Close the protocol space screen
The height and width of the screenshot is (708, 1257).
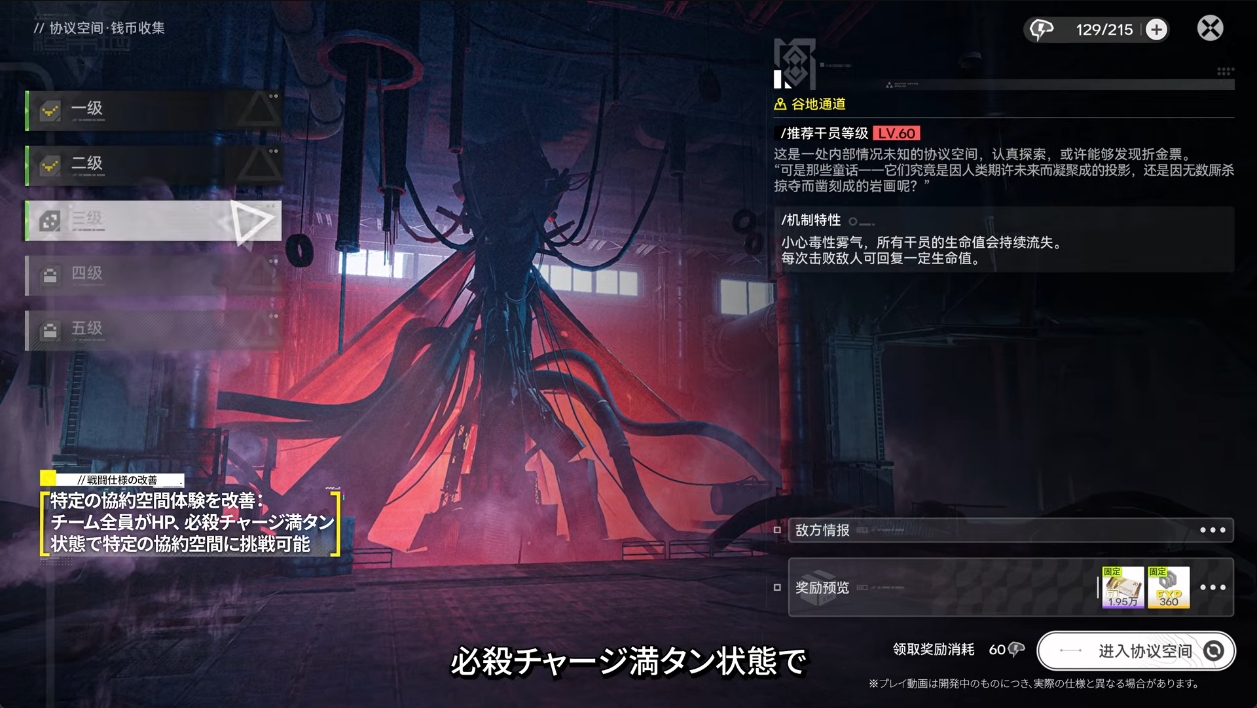click(x=1210, y=28)
